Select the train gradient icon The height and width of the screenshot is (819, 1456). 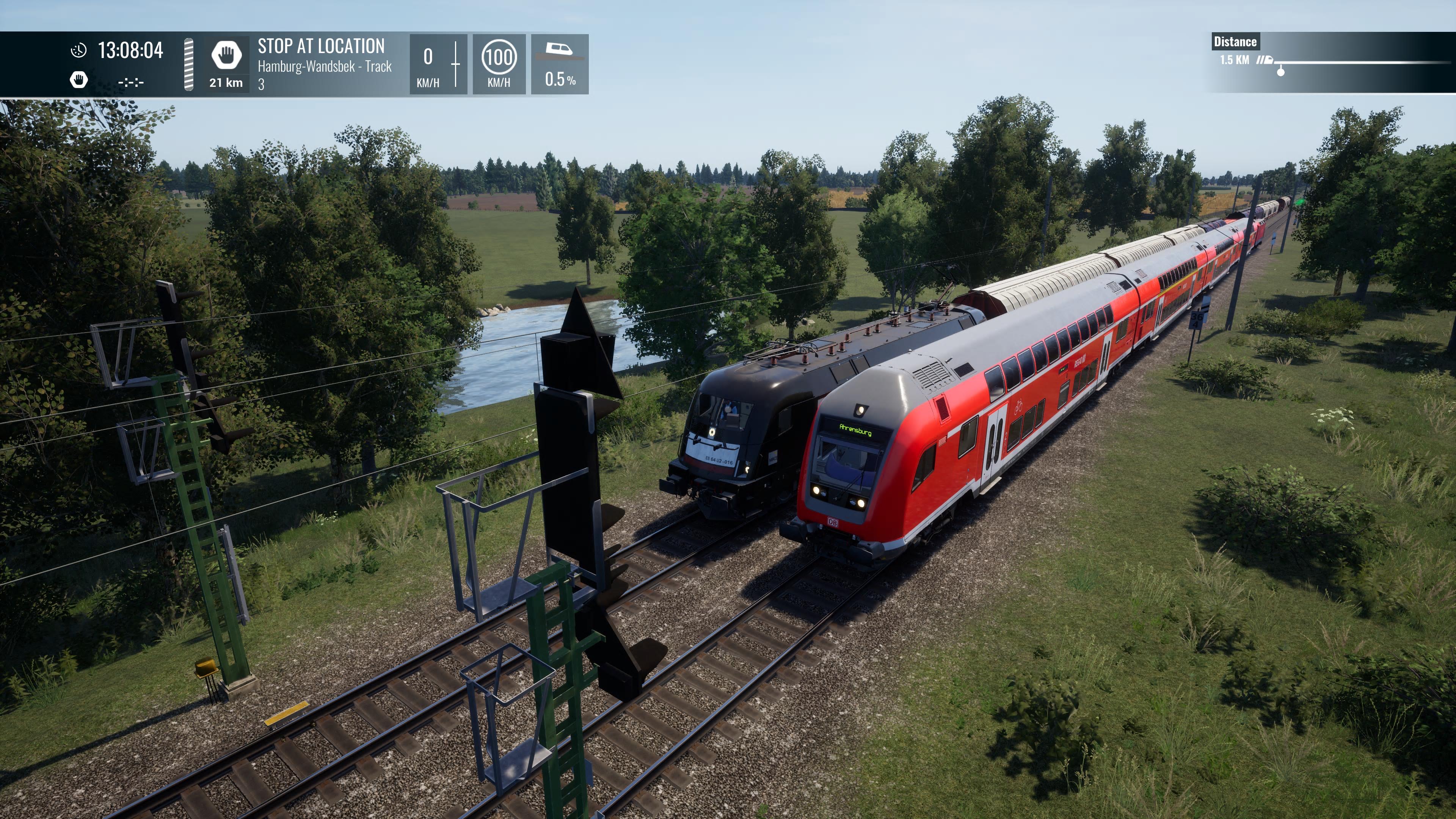coord(559,51)
